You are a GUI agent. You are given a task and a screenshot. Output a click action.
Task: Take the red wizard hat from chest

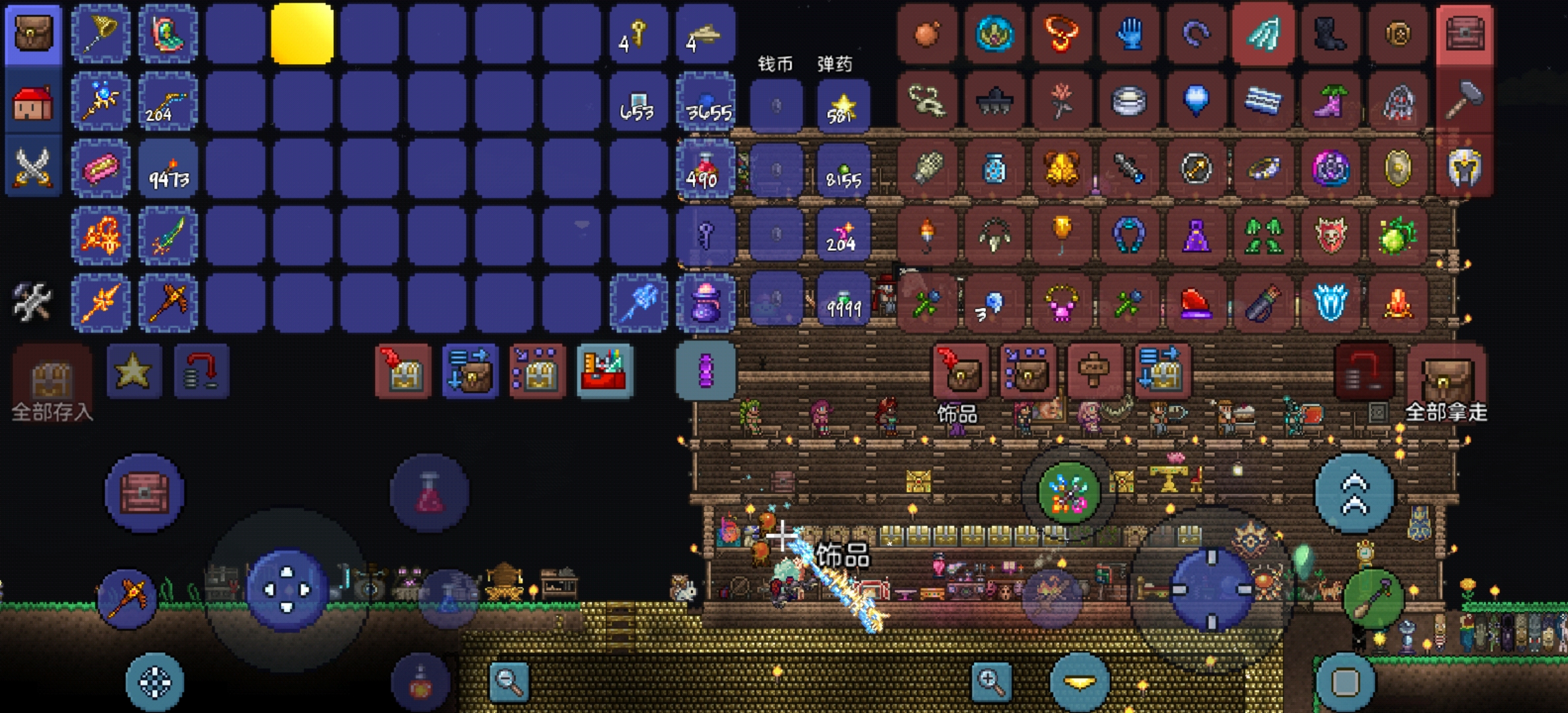point(1196,303)
